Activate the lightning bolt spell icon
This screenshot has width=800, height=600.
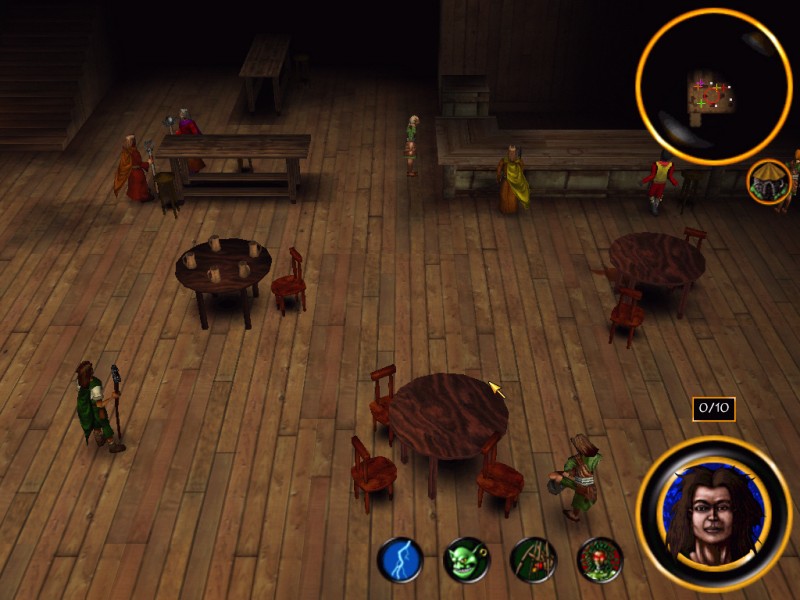click(400, 560)
